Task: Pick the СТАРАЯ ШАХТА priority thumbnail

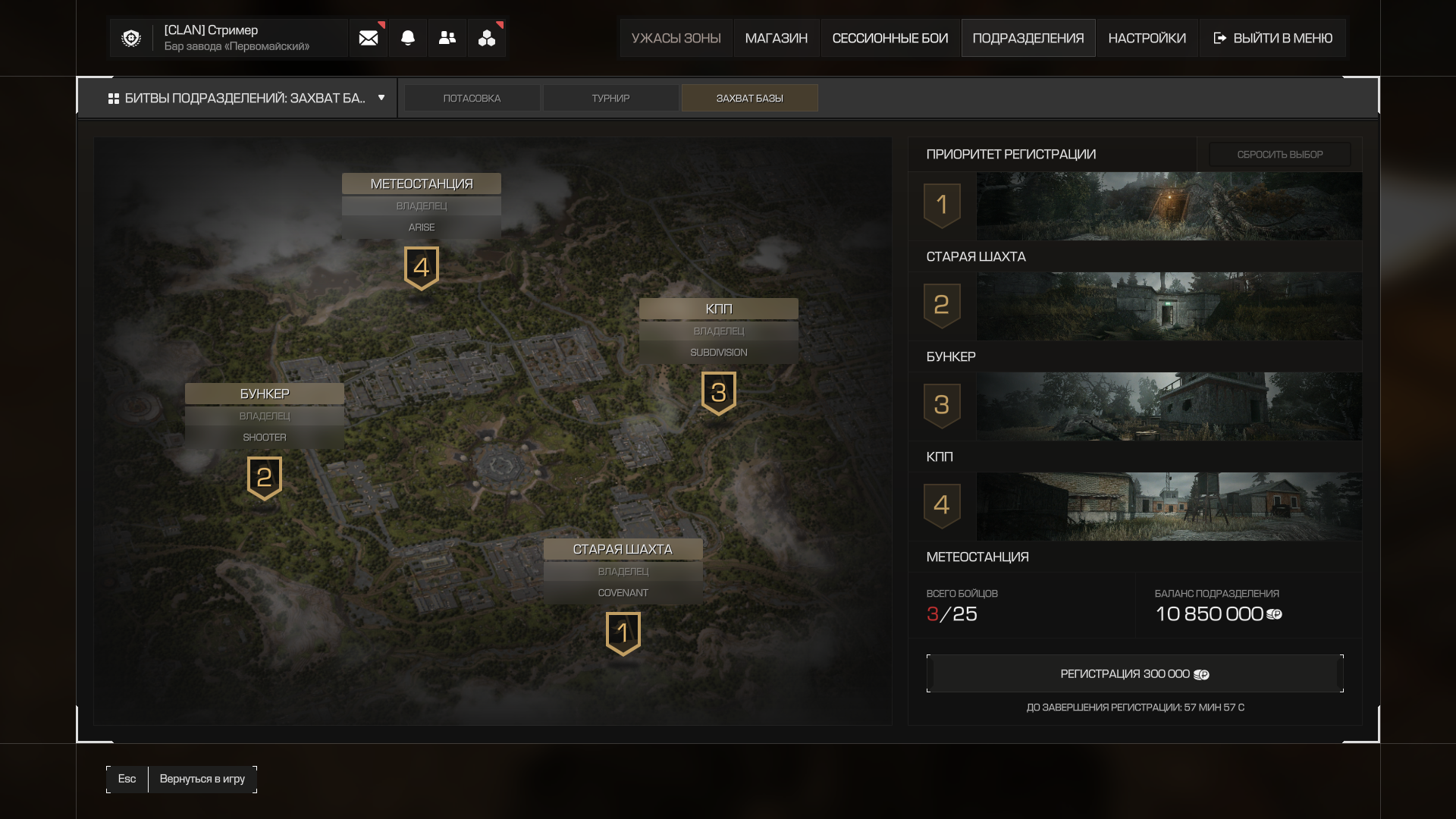Action: (x=1168, y=206)
